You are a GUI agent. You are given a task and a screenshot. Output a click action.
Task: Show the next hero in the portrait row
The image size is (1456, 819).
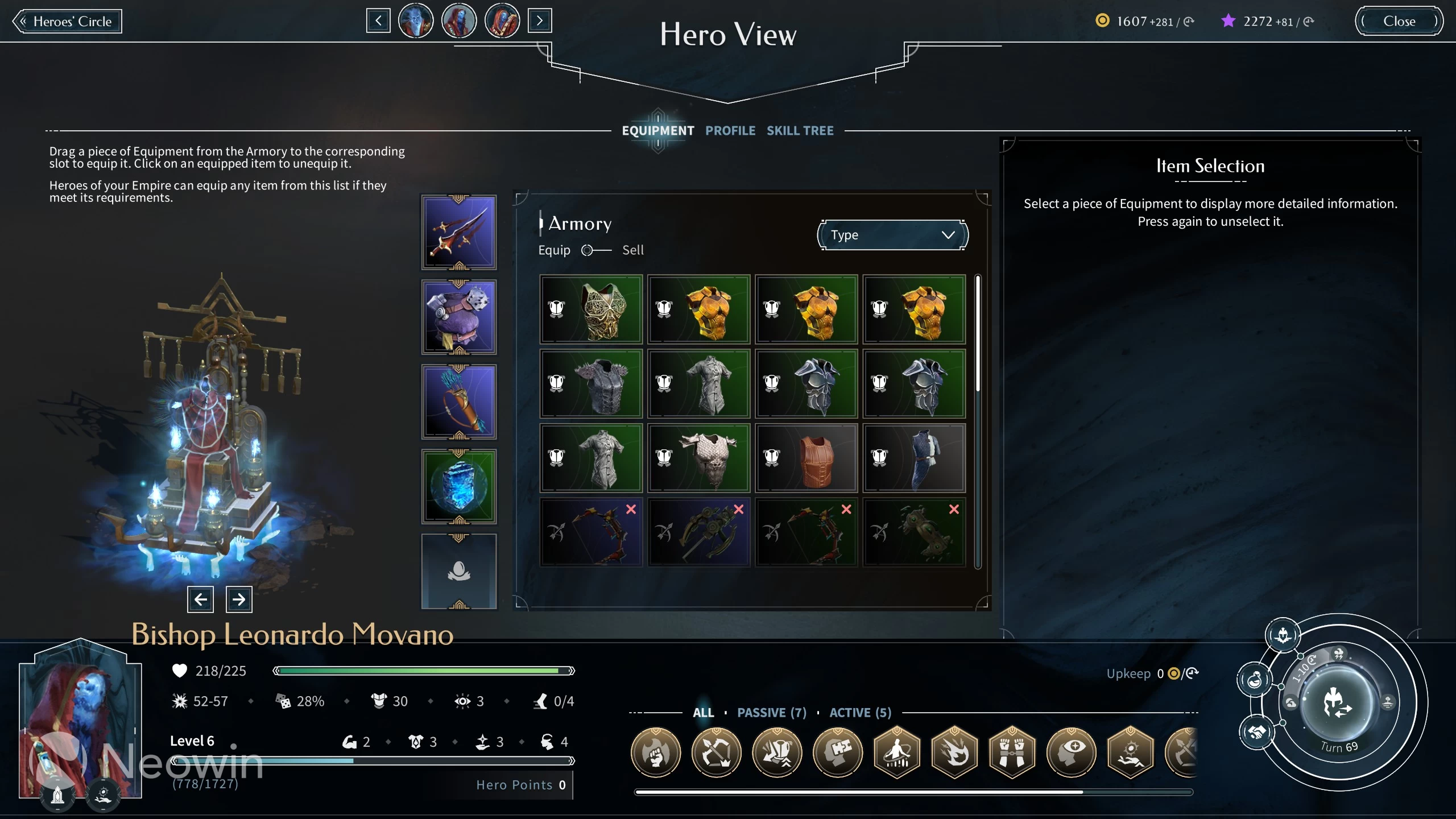click(539, 22)
